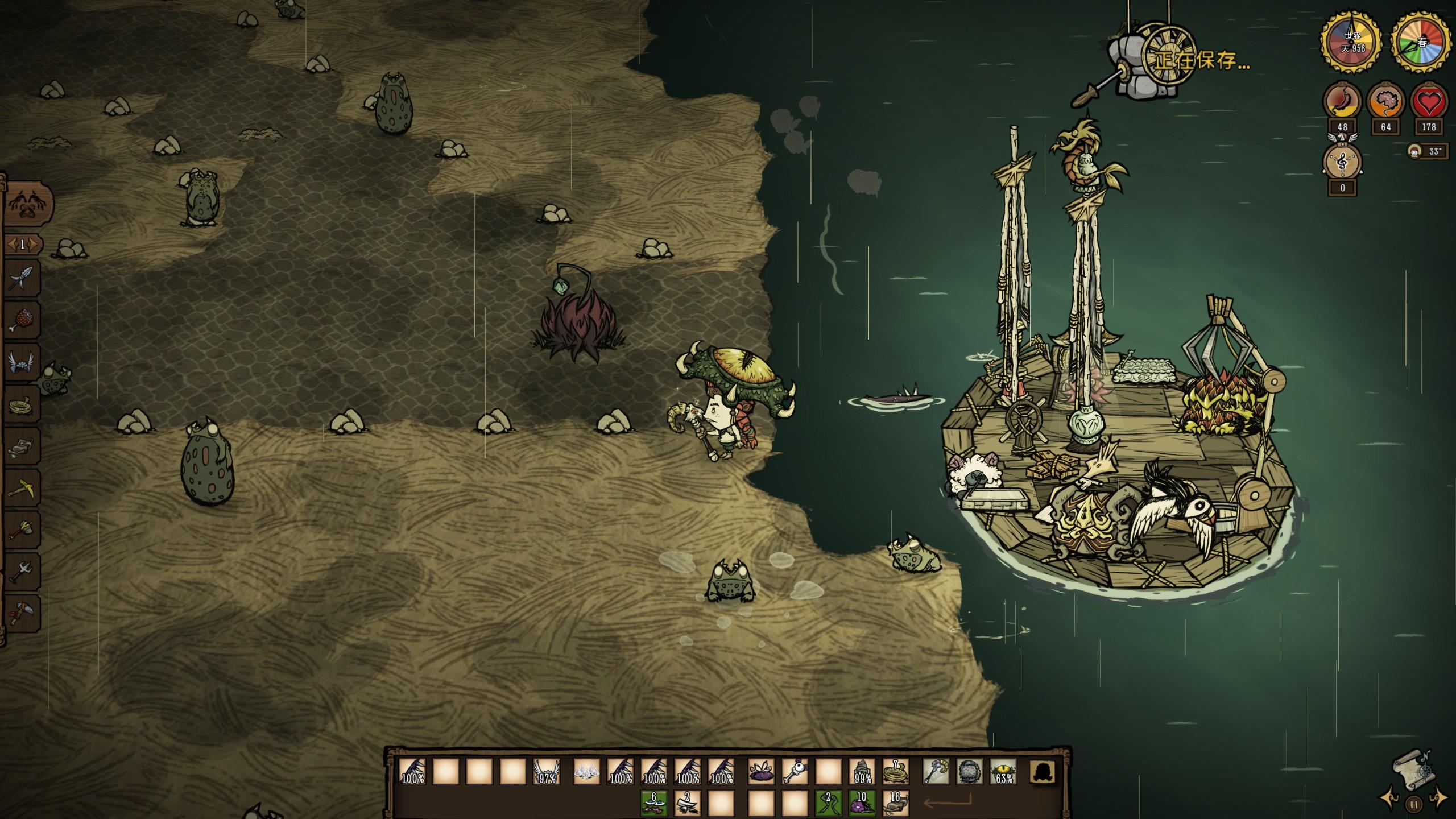Craft the battle spear from pinned recipes
The image size is (1456, 819).
pyautogui.click(x=23, y=279)
